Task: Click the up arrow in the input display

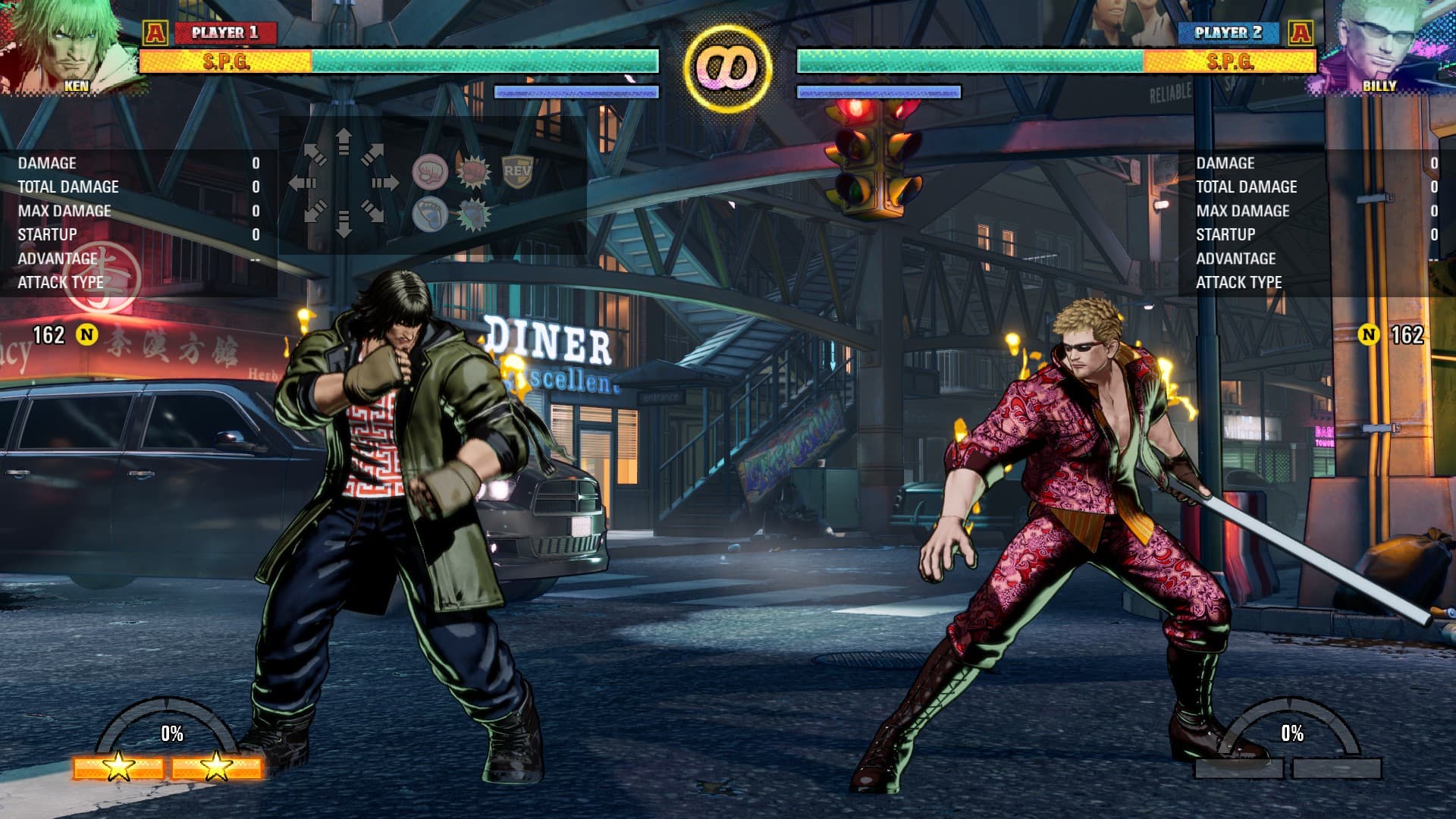Action: tap(344, 142)
